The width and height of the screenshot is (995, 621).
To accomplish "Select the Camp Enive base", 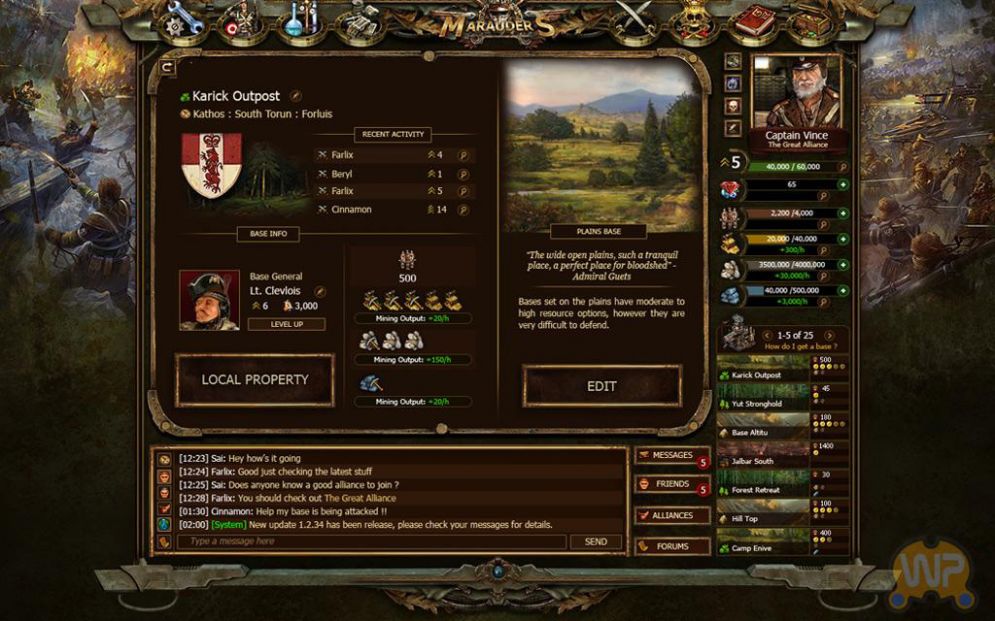I will (x=760, y=547).
